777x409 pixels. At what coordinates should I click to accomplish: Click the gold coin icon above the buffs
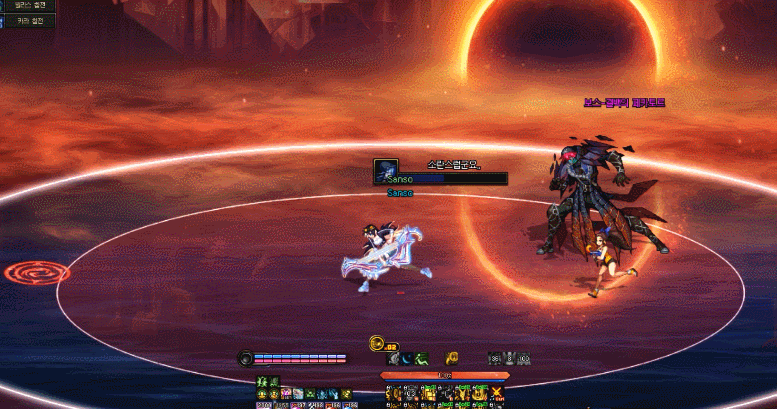point(377,343)
